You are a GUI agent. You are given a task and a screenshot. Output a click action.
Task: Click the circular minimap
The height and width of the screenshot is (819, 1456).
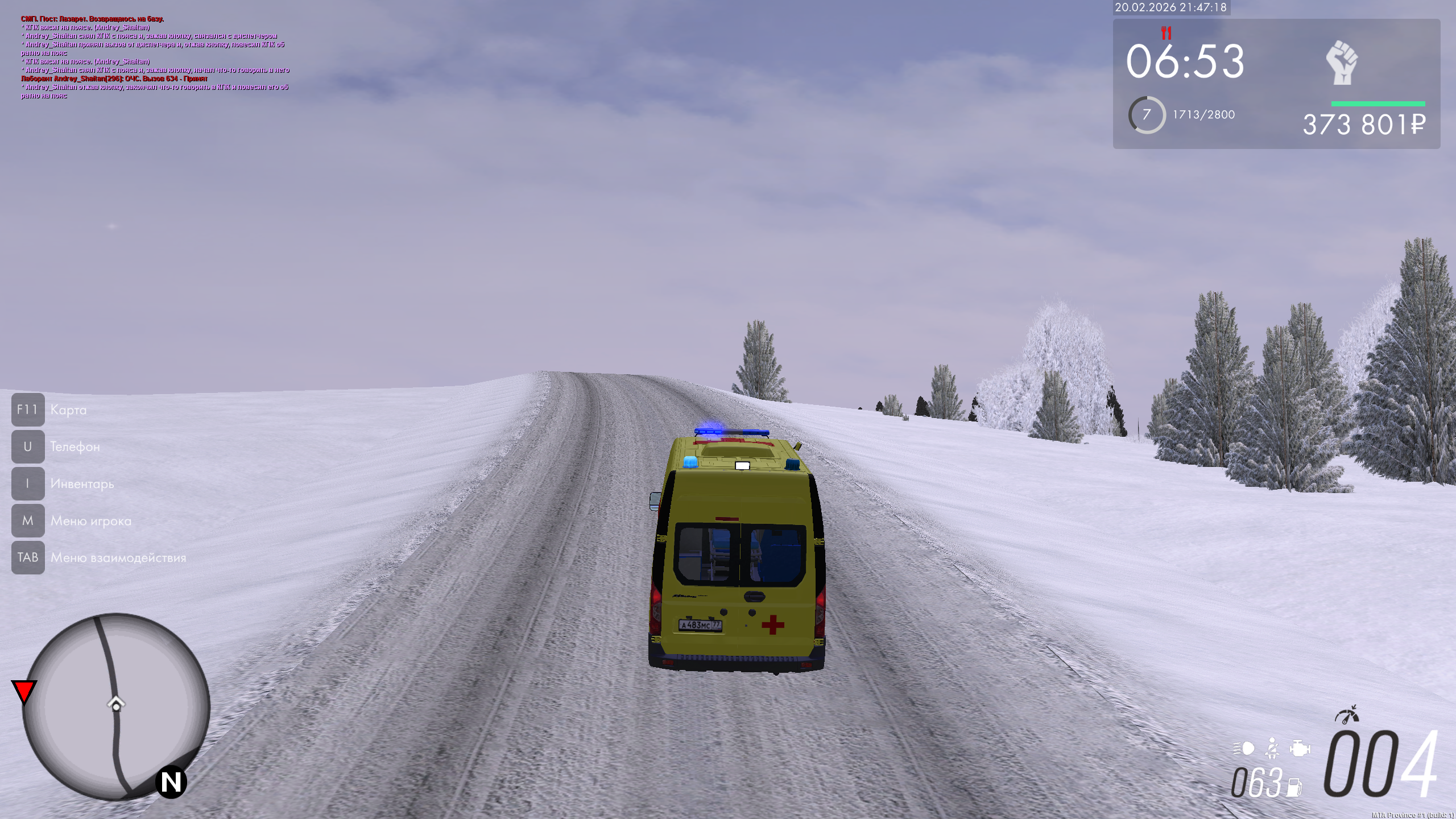pos(116,706)
